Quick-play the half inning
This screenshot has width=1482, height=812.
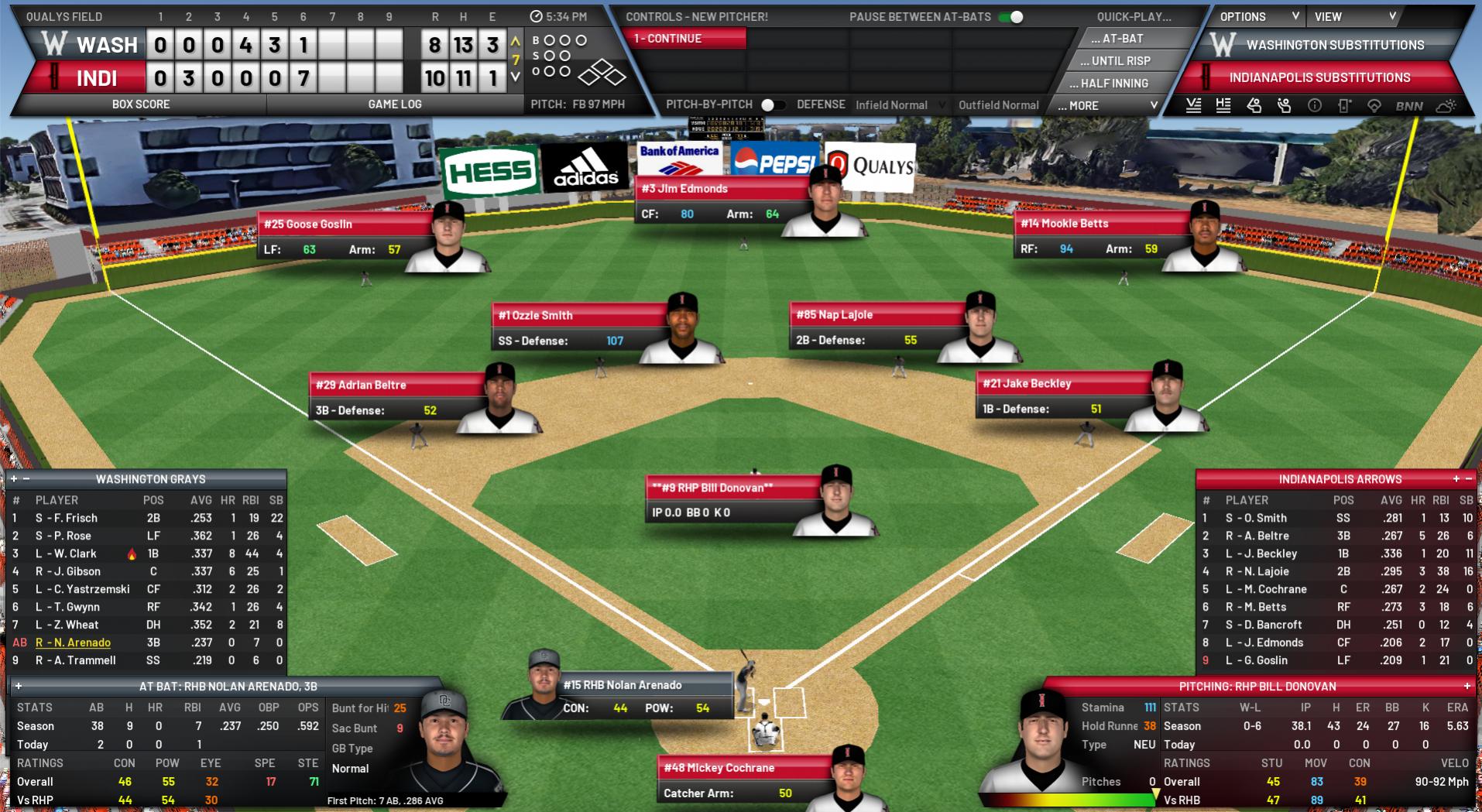point(1114,84)
